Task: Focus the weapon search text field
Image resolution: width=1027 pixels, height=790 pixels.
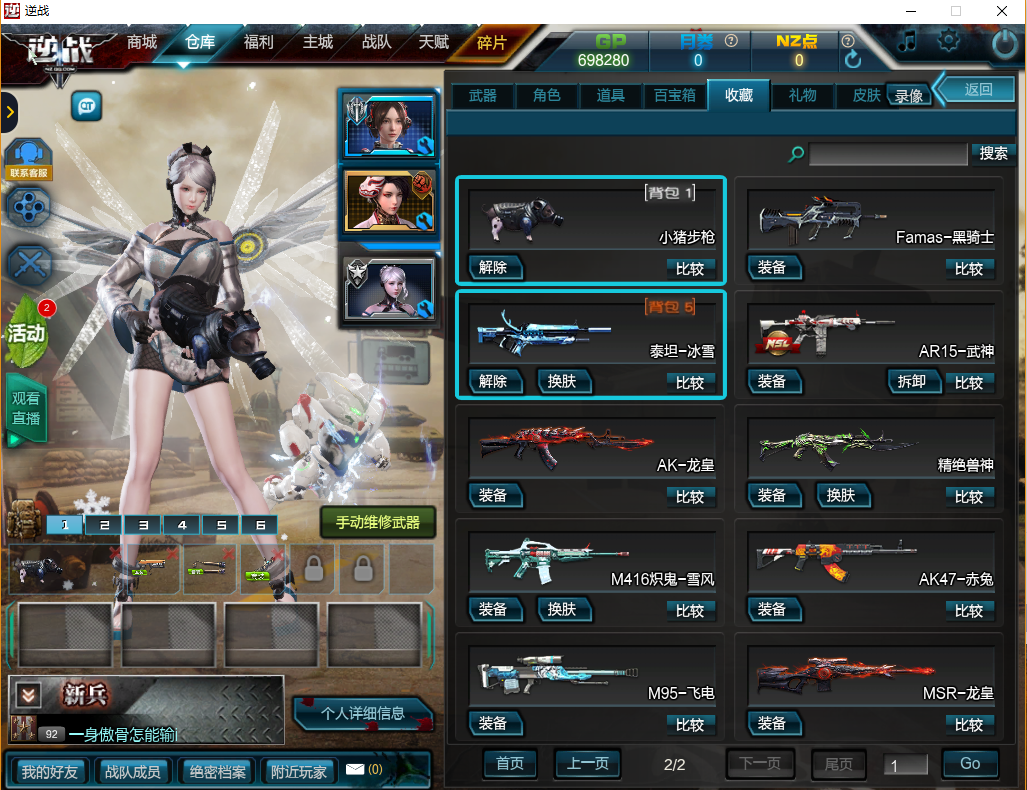Action: point(889,154)
